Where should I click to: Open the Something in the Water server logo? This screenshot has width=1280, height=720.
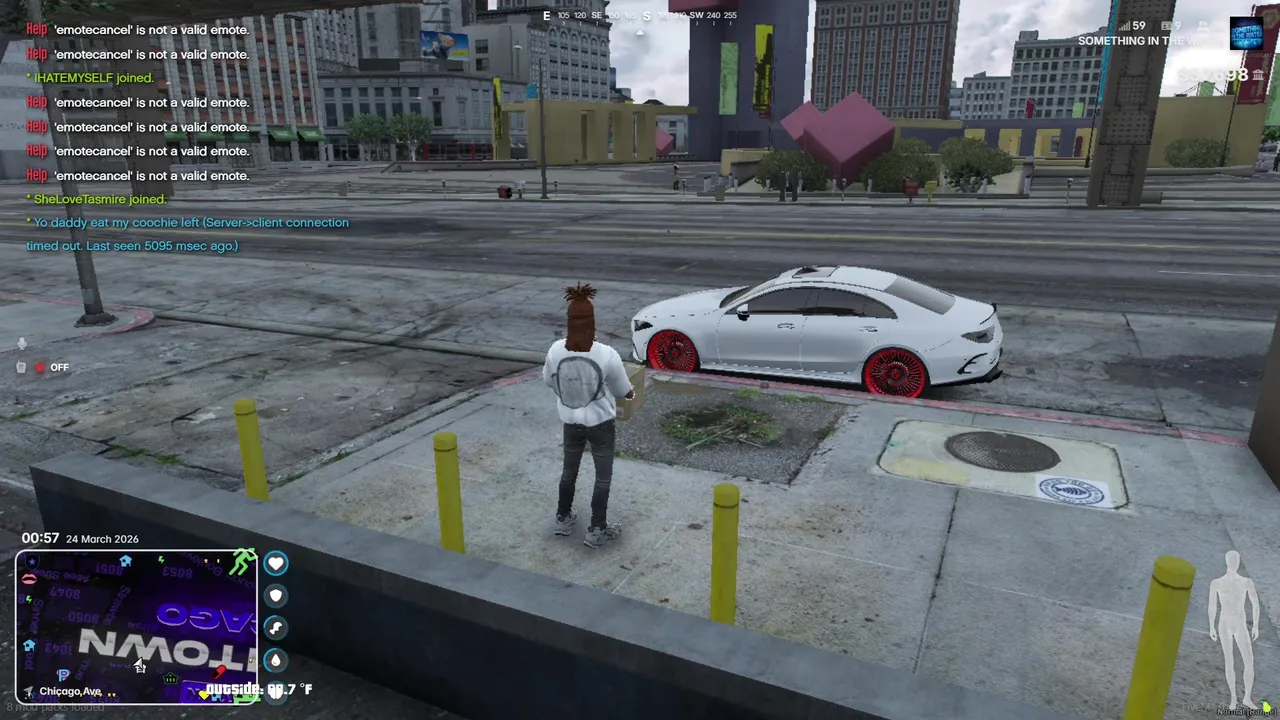click(x=1246, y=33)
